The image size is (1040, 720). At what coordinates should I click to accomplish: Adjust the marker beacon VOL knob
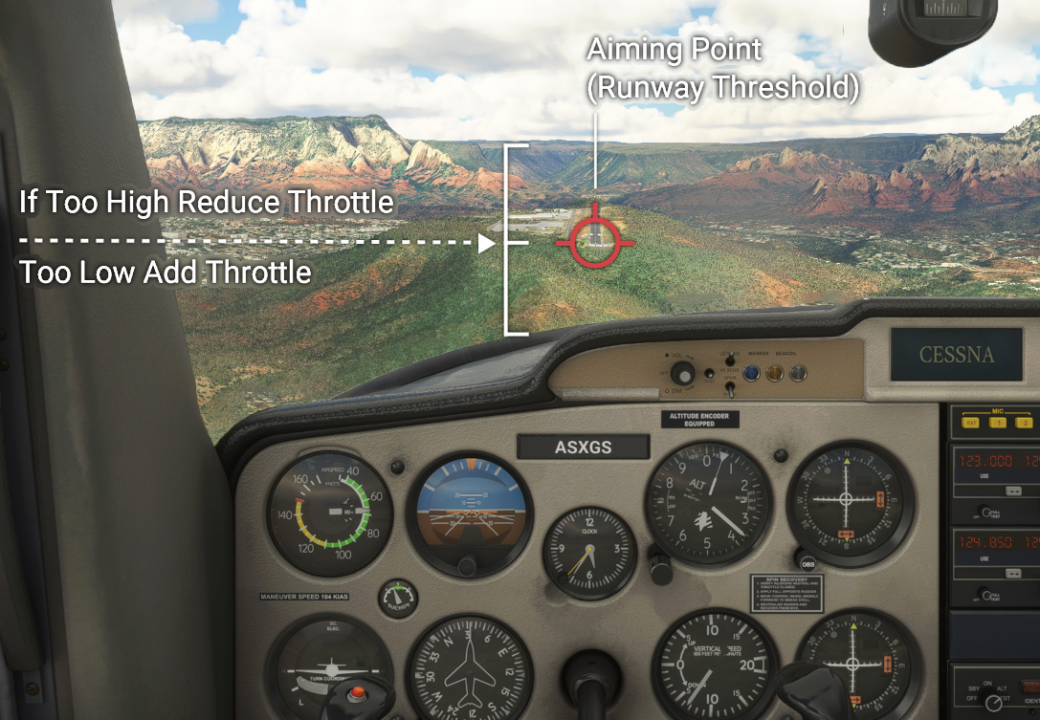tap(683, 374)
